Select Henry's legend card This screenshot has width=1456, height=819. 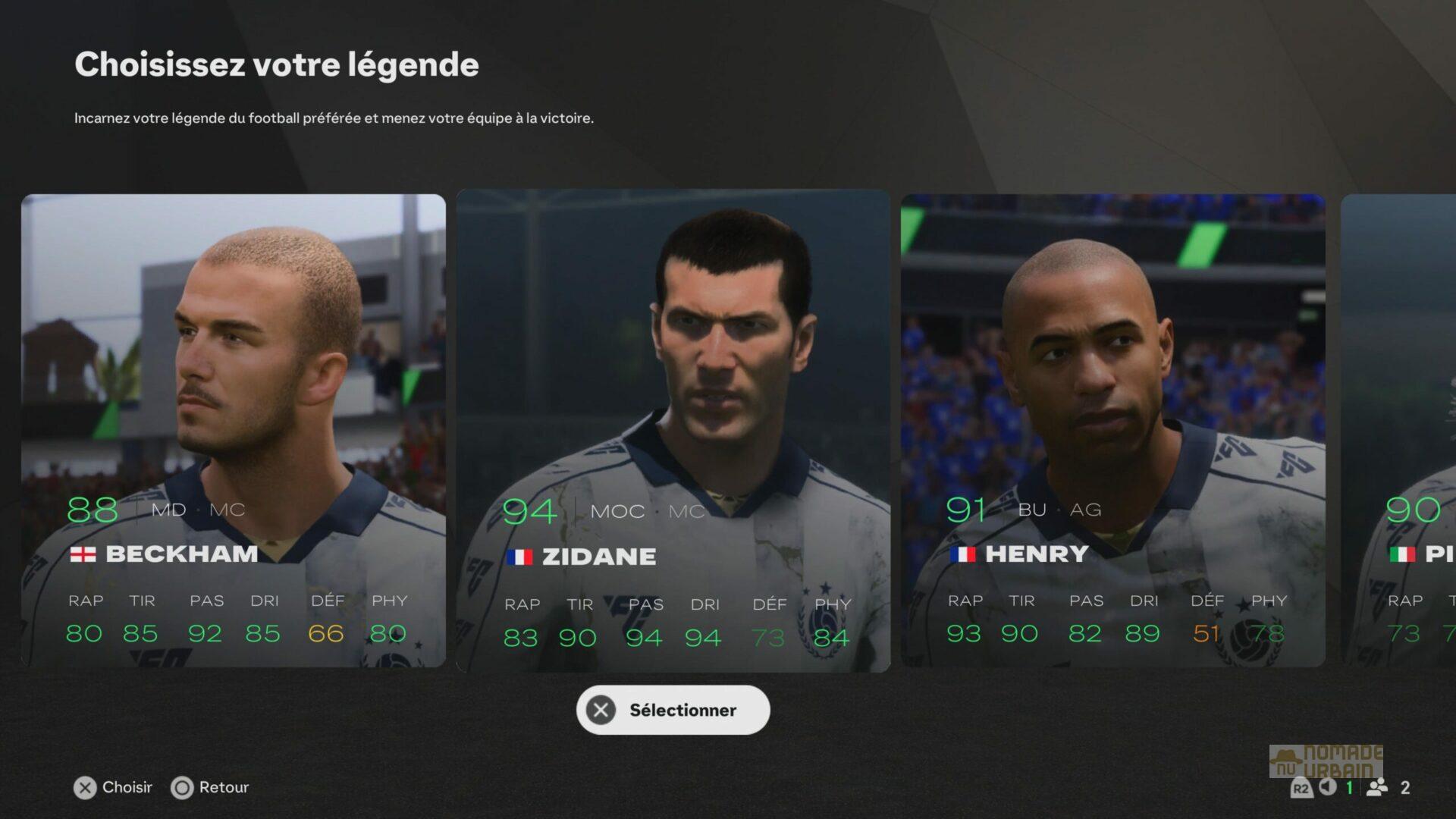coord(1115,425)
